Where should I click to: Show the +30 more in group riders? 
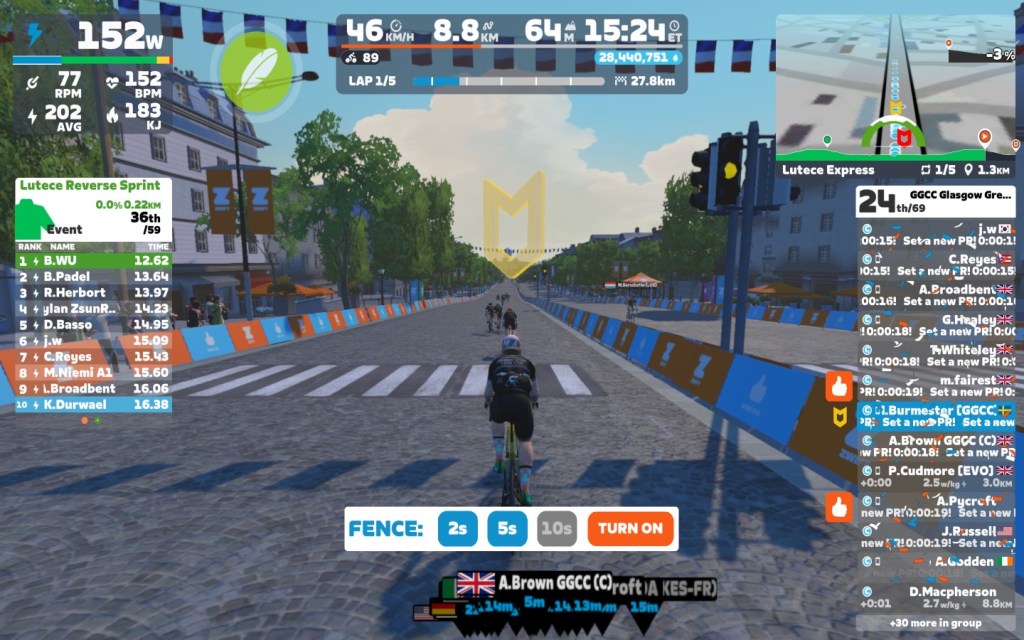tap(935, 622)
